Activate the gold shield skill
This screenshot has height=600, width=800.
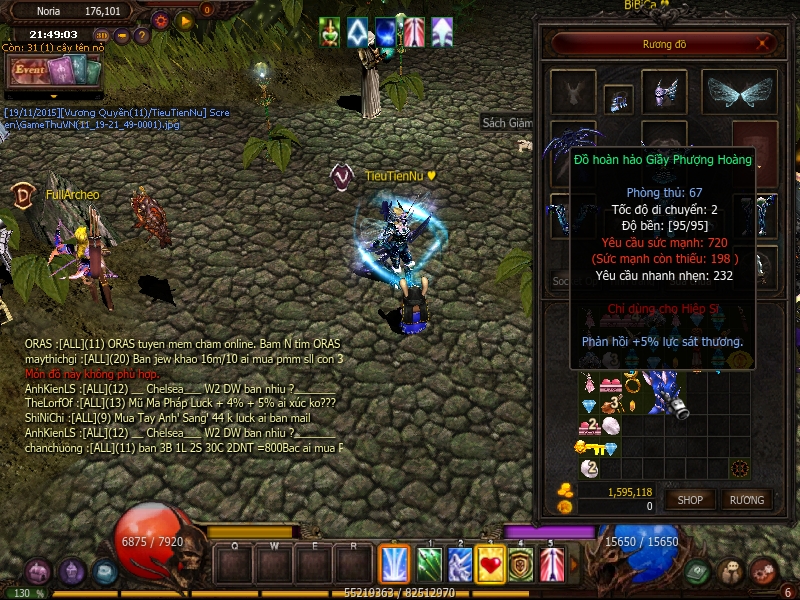tap(520, 564)
